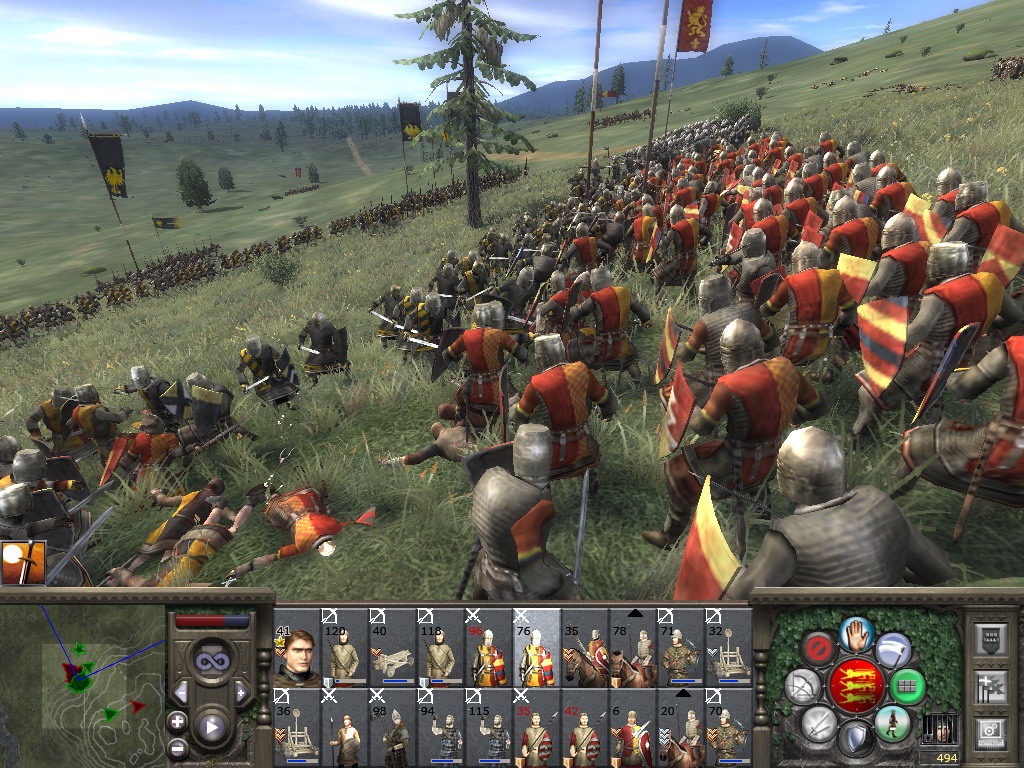The image size is (1024, 768).
Task: Activate the halt order hand icon
Action: click(855, 633)
